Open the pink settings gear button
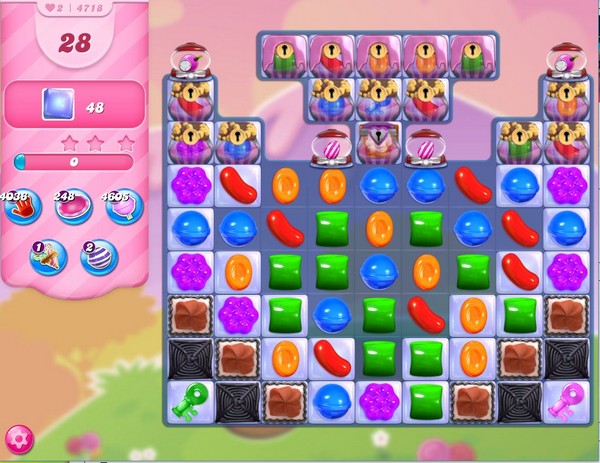This screenshot has width=600, height=463. tap(18, 439)
